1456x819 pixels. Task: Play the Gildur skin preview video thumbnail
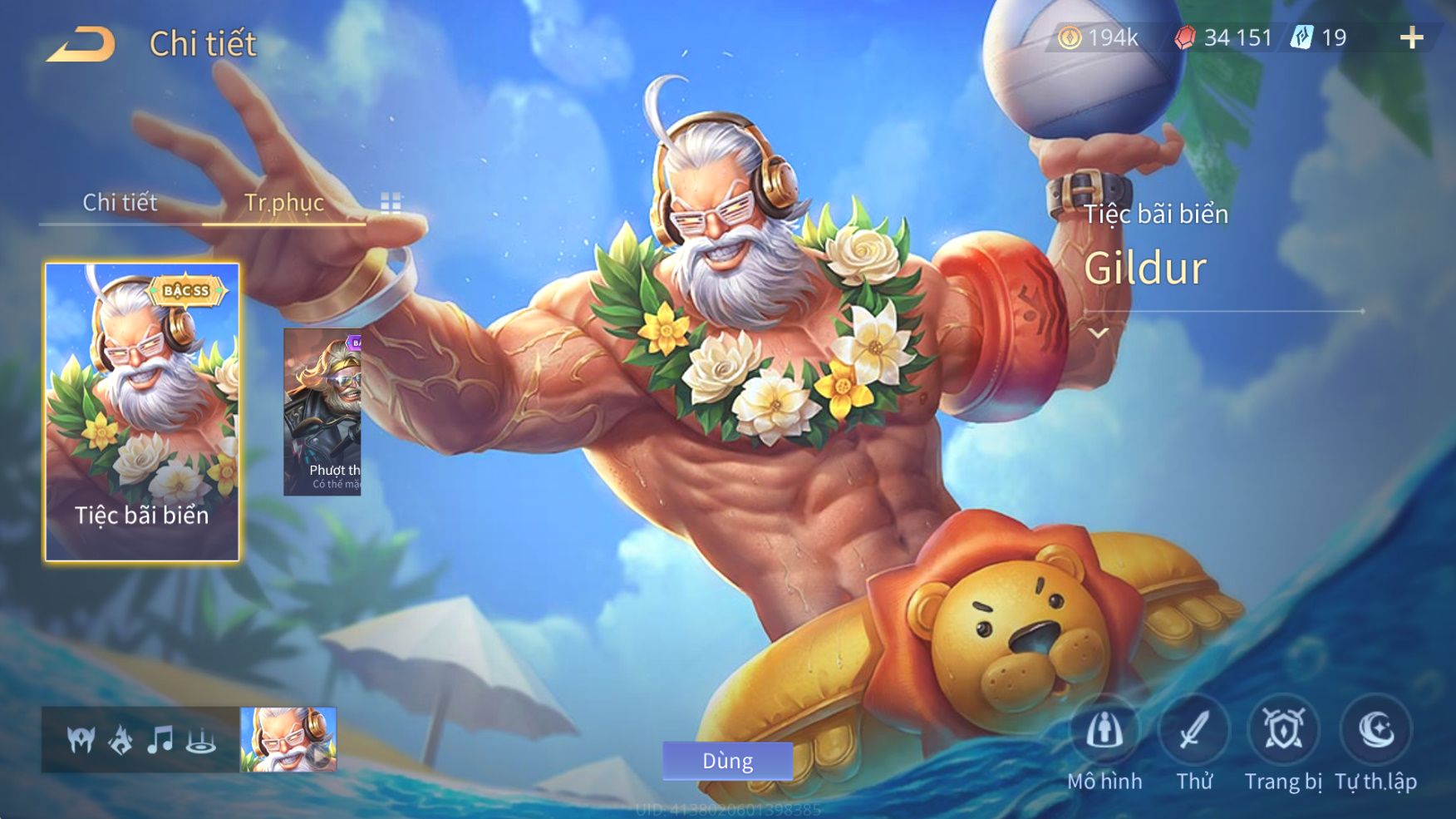288,739
